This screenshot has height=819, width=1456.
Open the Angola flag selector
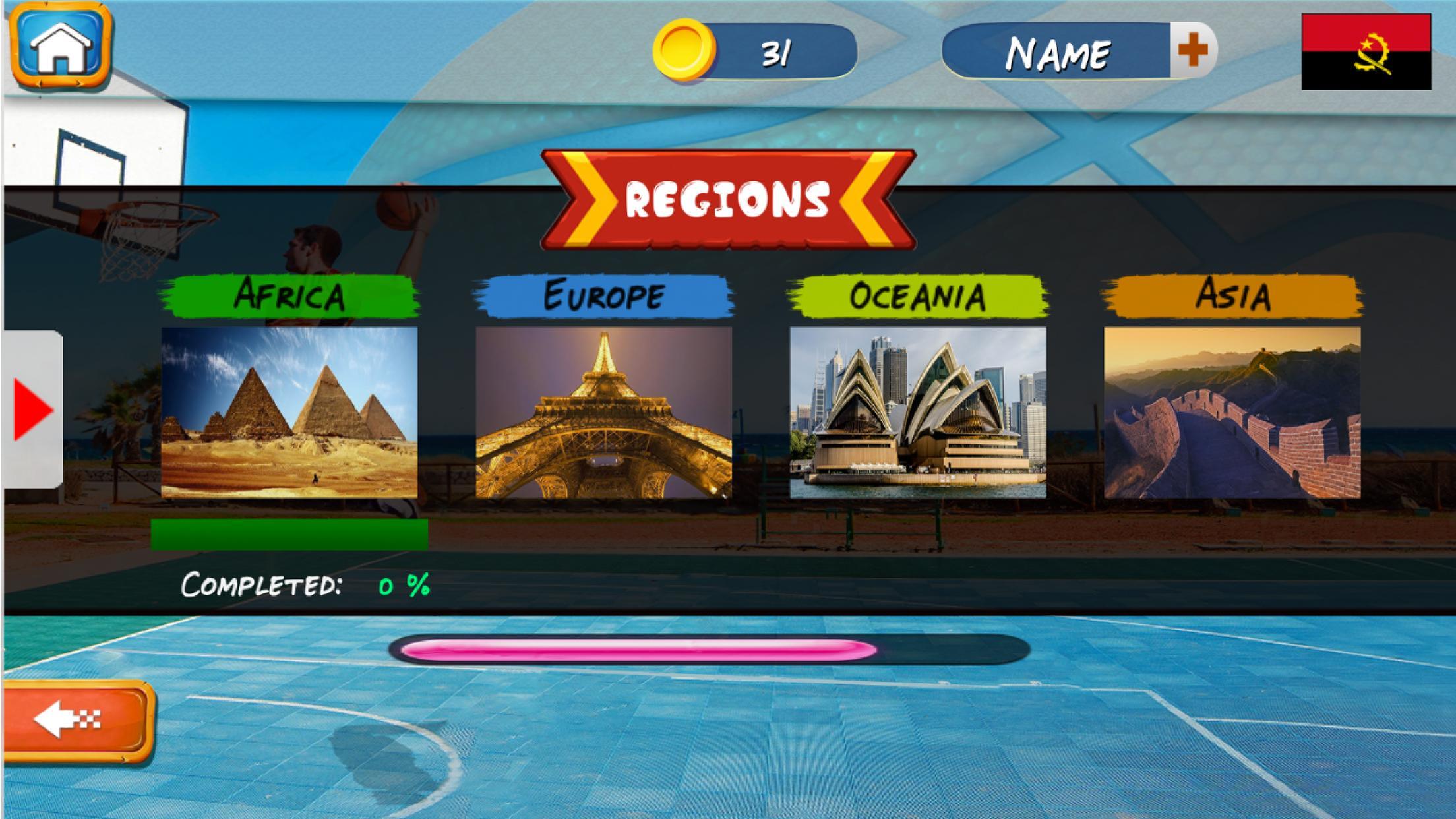pyautogui.click(x=1366, y=51)
